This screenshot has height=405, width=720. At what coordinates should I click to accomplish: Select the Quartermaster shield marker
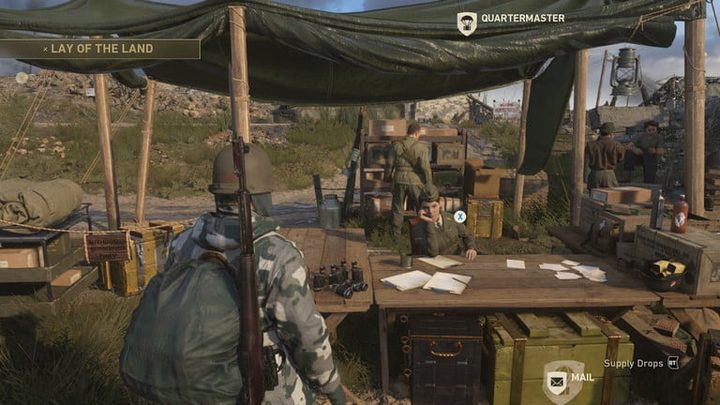pos(466,21)
